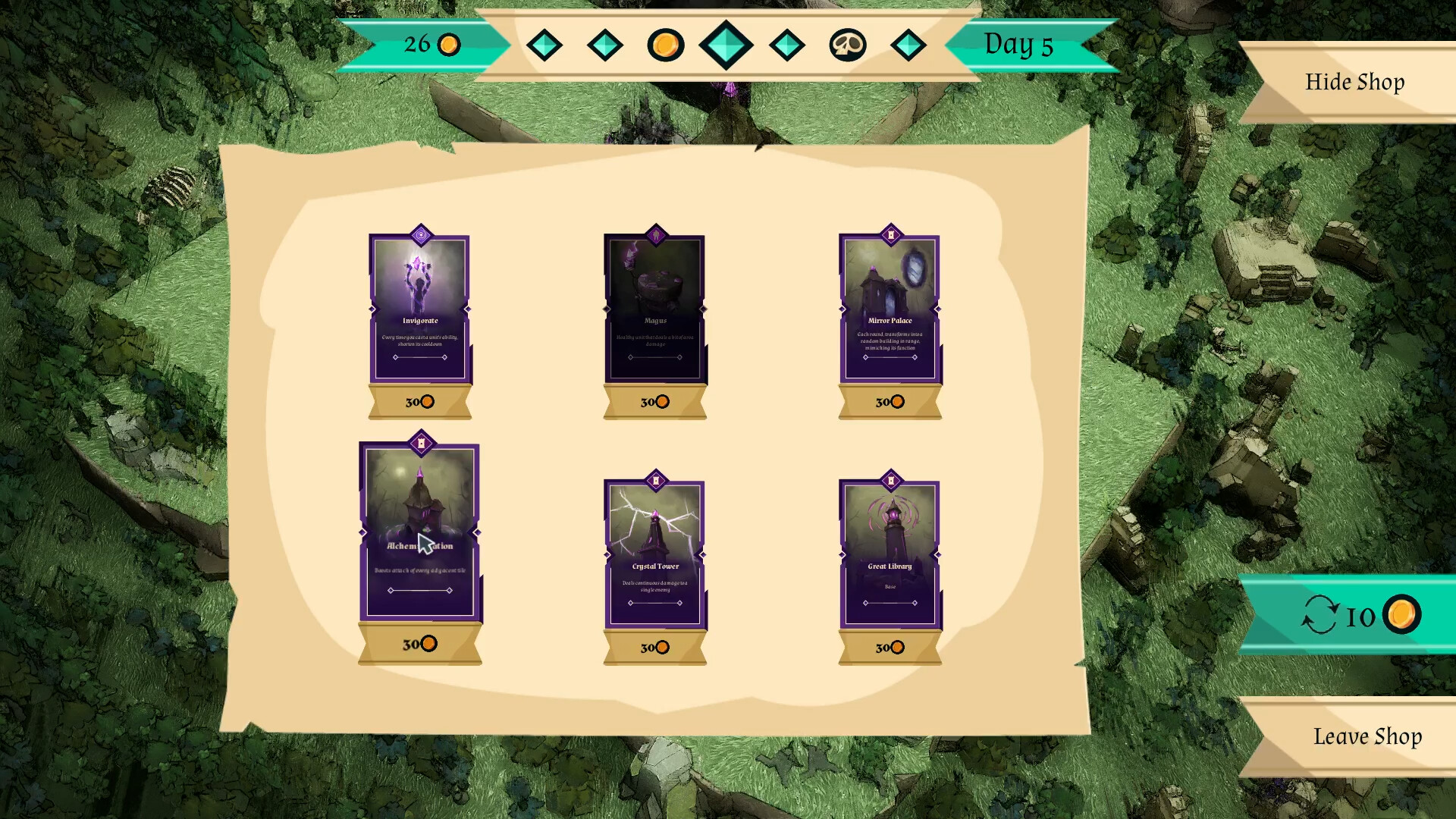Buy the Mirror Palace for 30 gold
Image resolution: width=1456 pixels, height=819 pixels.
890,402
